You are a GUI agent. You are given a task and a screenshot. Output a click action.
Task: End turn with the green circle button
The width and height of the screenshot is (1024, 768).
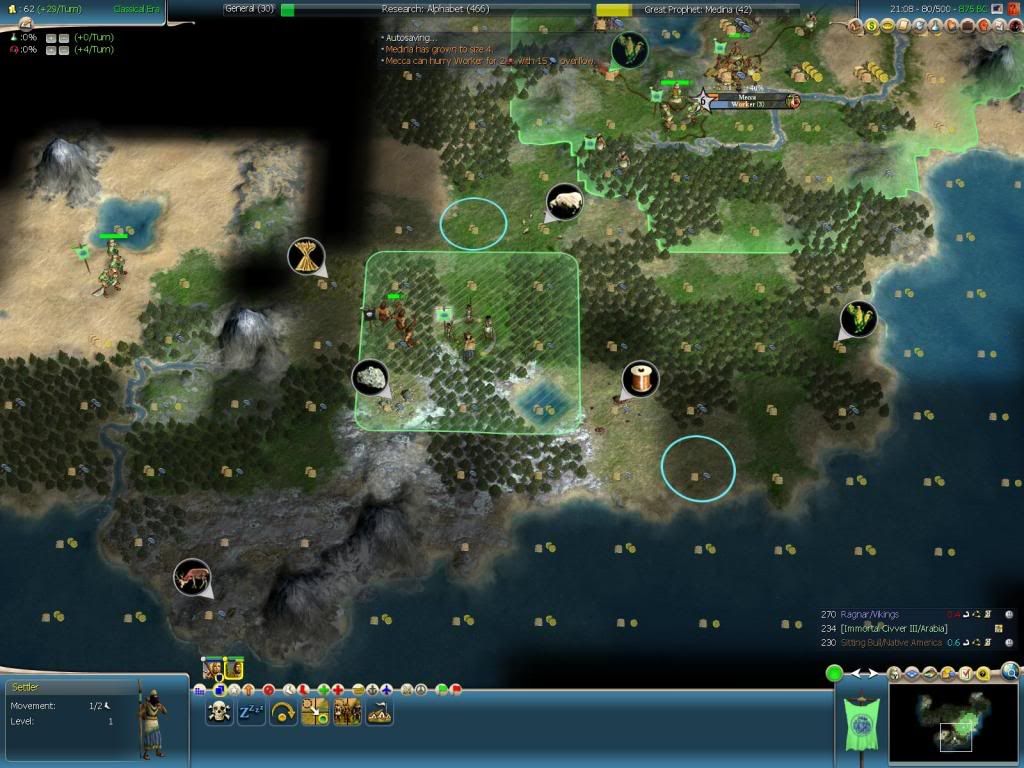[833, 673]
